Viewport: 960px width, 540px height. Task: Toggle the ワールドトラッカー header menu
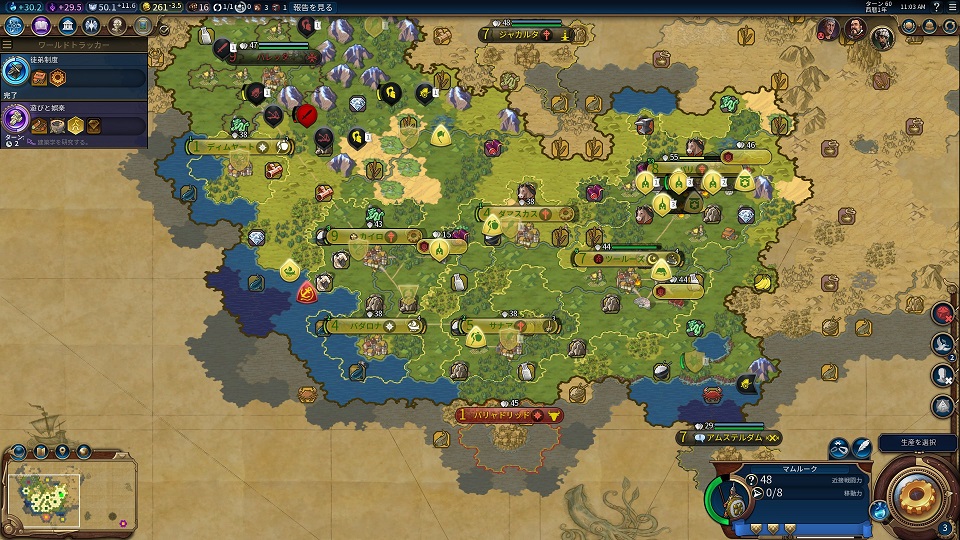(74, 45)
